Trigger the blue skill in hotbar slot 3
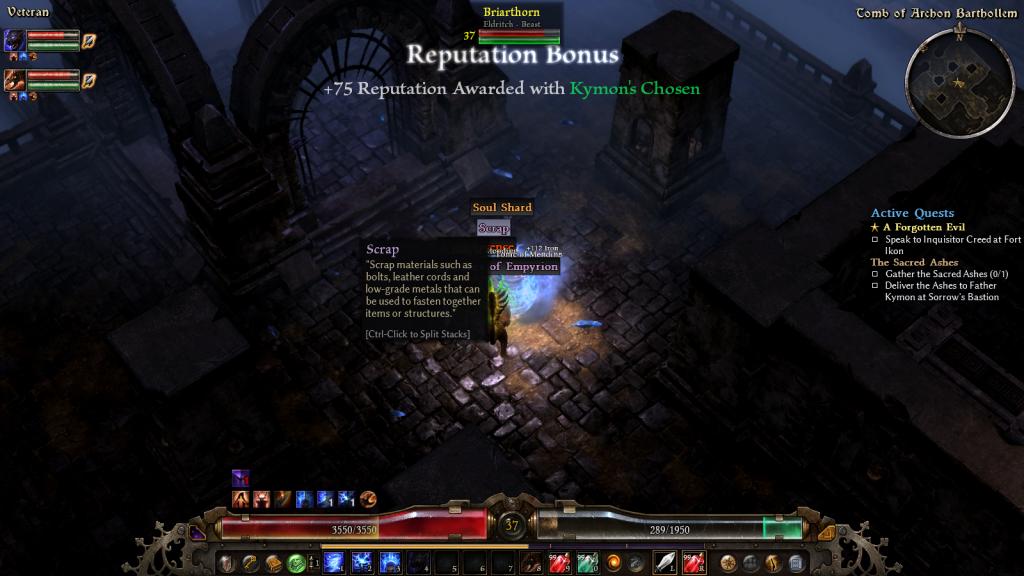Viewport: 1024px width, 576px height. [x=389, y=562]
